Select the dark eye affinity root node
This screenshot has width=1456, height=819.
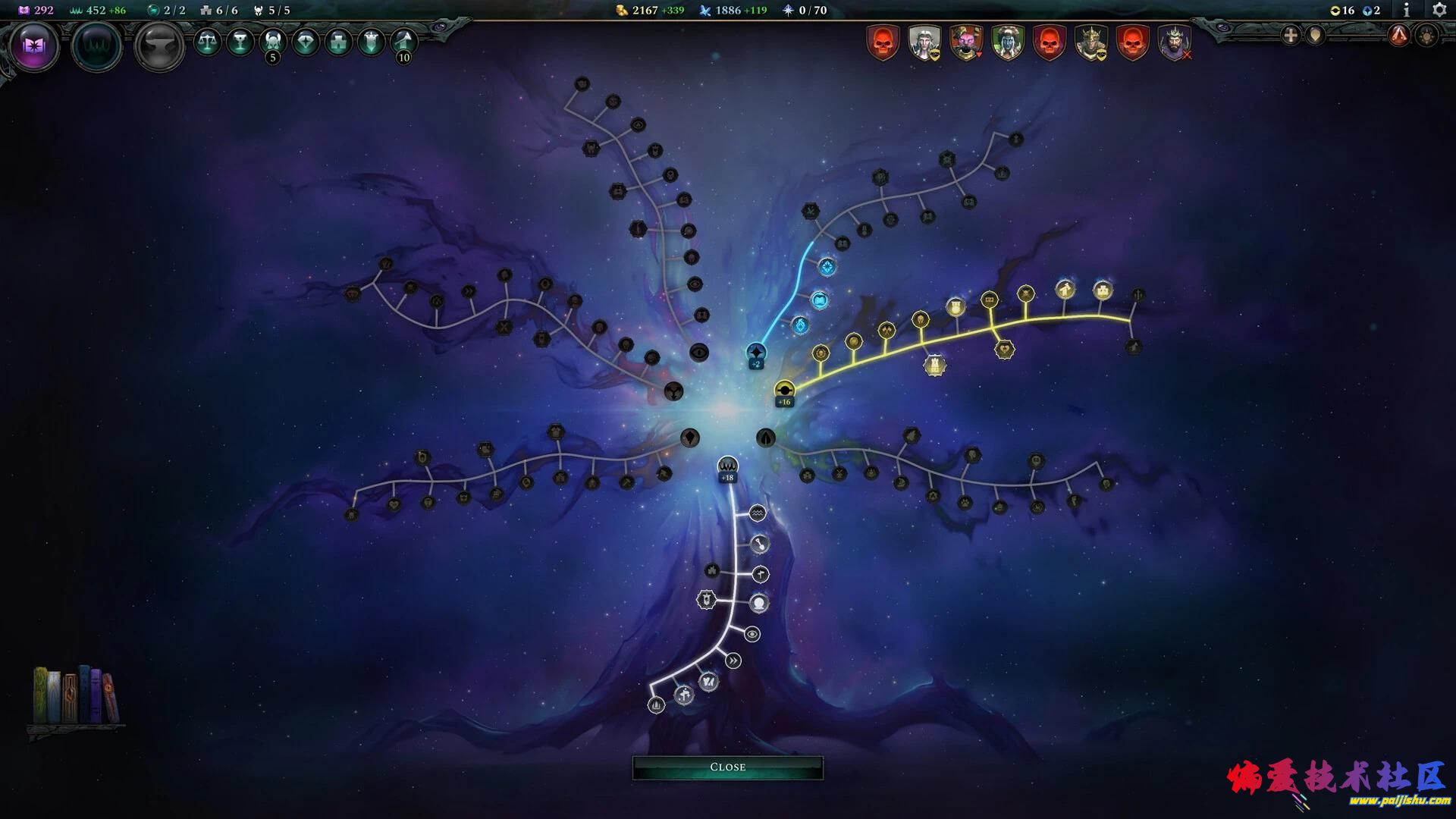(x=699, y=352)
